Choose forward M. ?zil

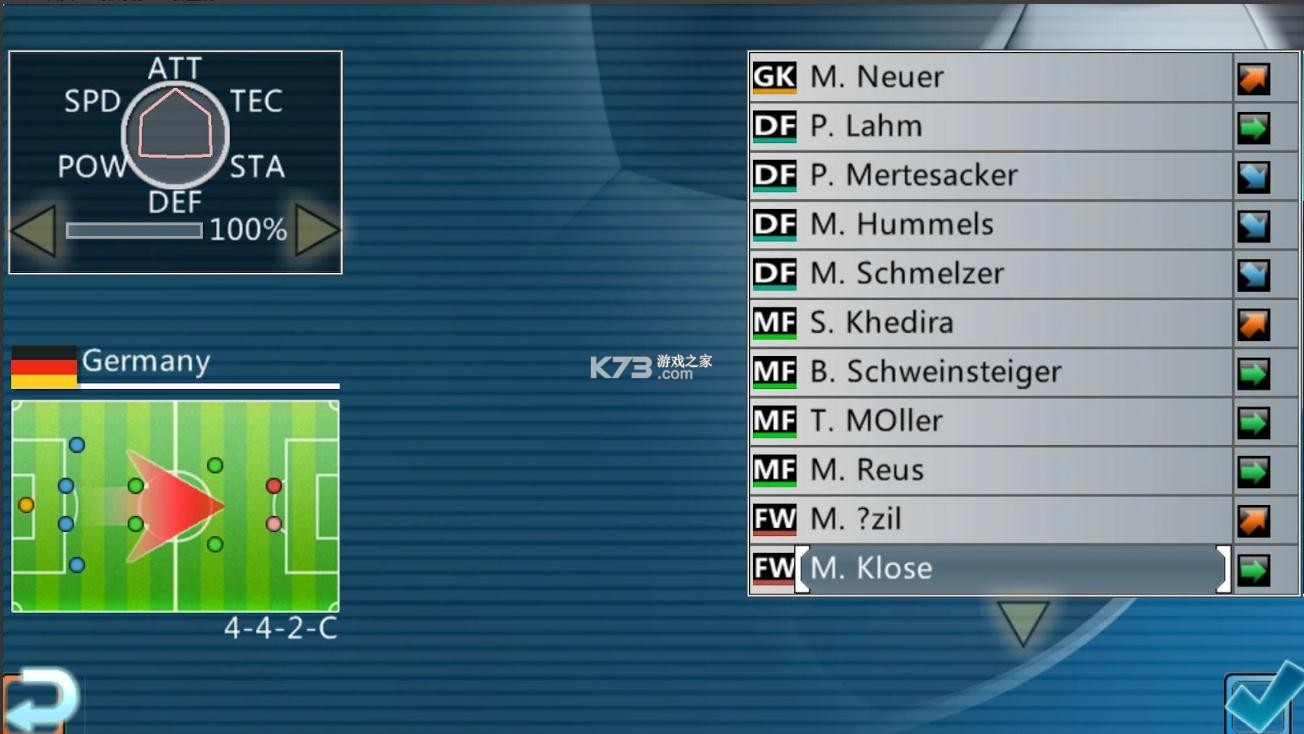[x=990, y=518]
